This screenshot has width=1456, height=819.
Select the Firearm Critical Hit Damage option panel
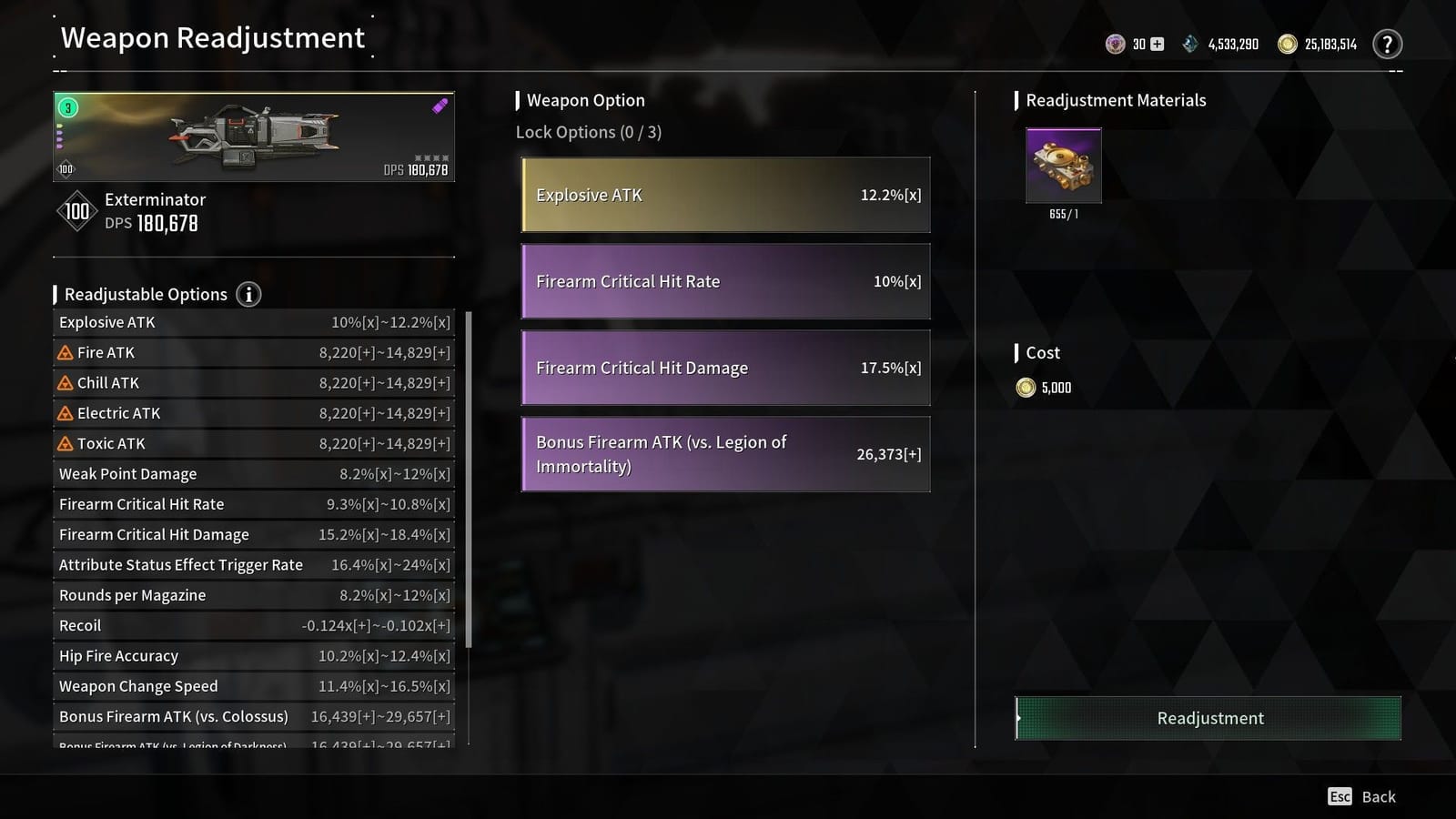tap(725, 368)
